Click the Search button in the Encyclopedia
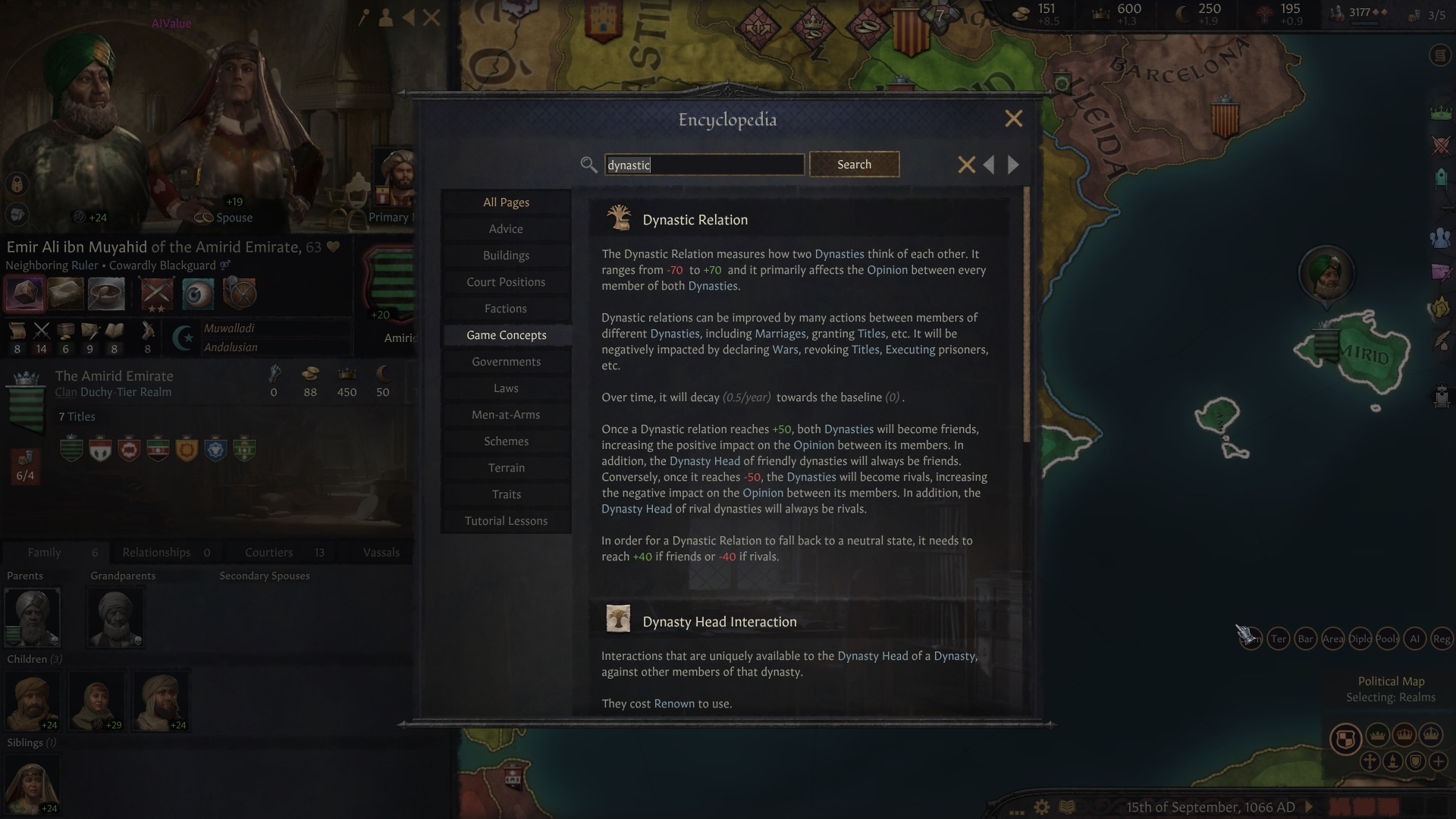Screen dimensions: 1456x819 (854, 164)
